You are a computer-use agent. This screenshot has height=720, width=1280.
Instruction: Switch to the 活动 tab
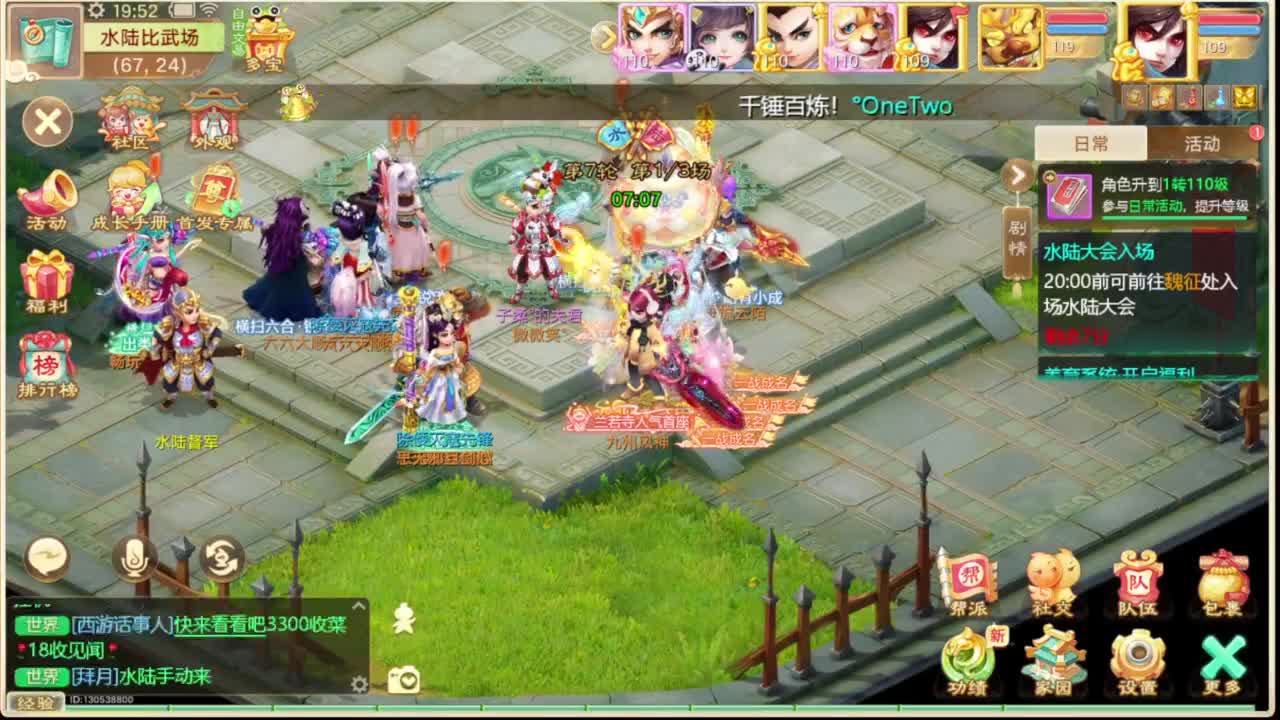click(x=1205, y=143)
